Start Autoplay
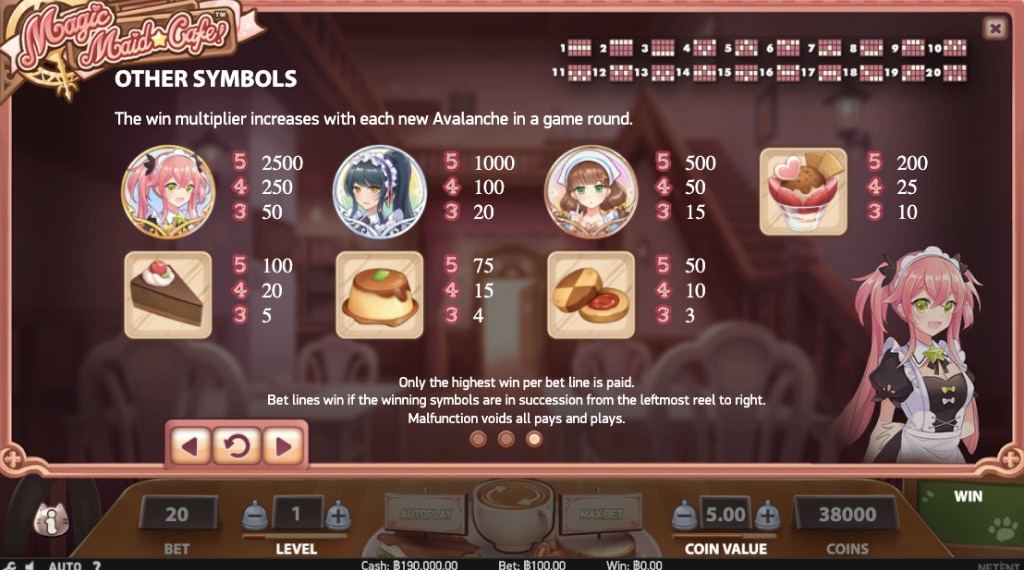The width and height of the screenshot is (1024, 570). [425, 515]
